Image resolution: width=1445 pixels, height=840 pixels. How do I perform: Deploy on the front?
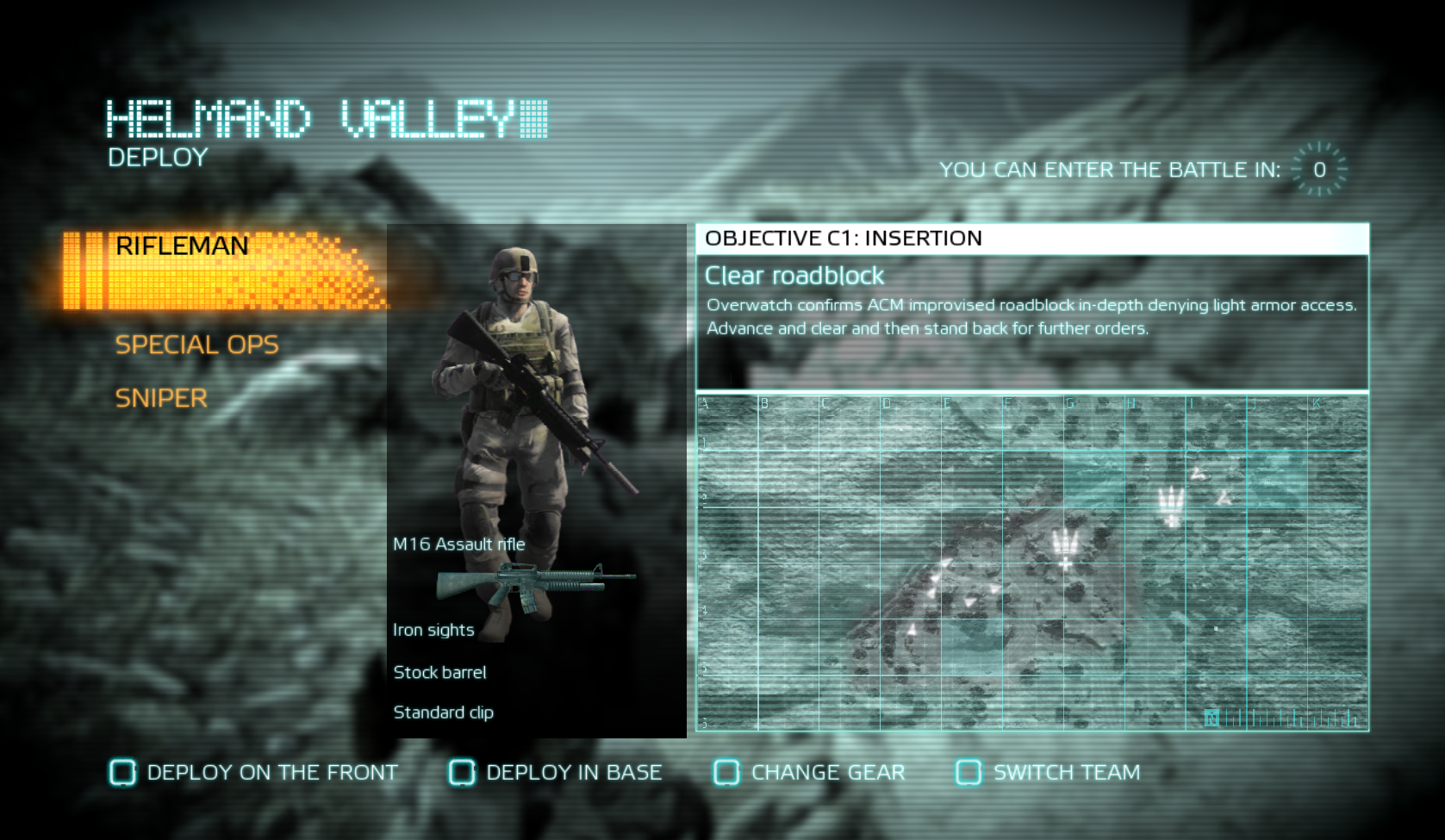254,773
